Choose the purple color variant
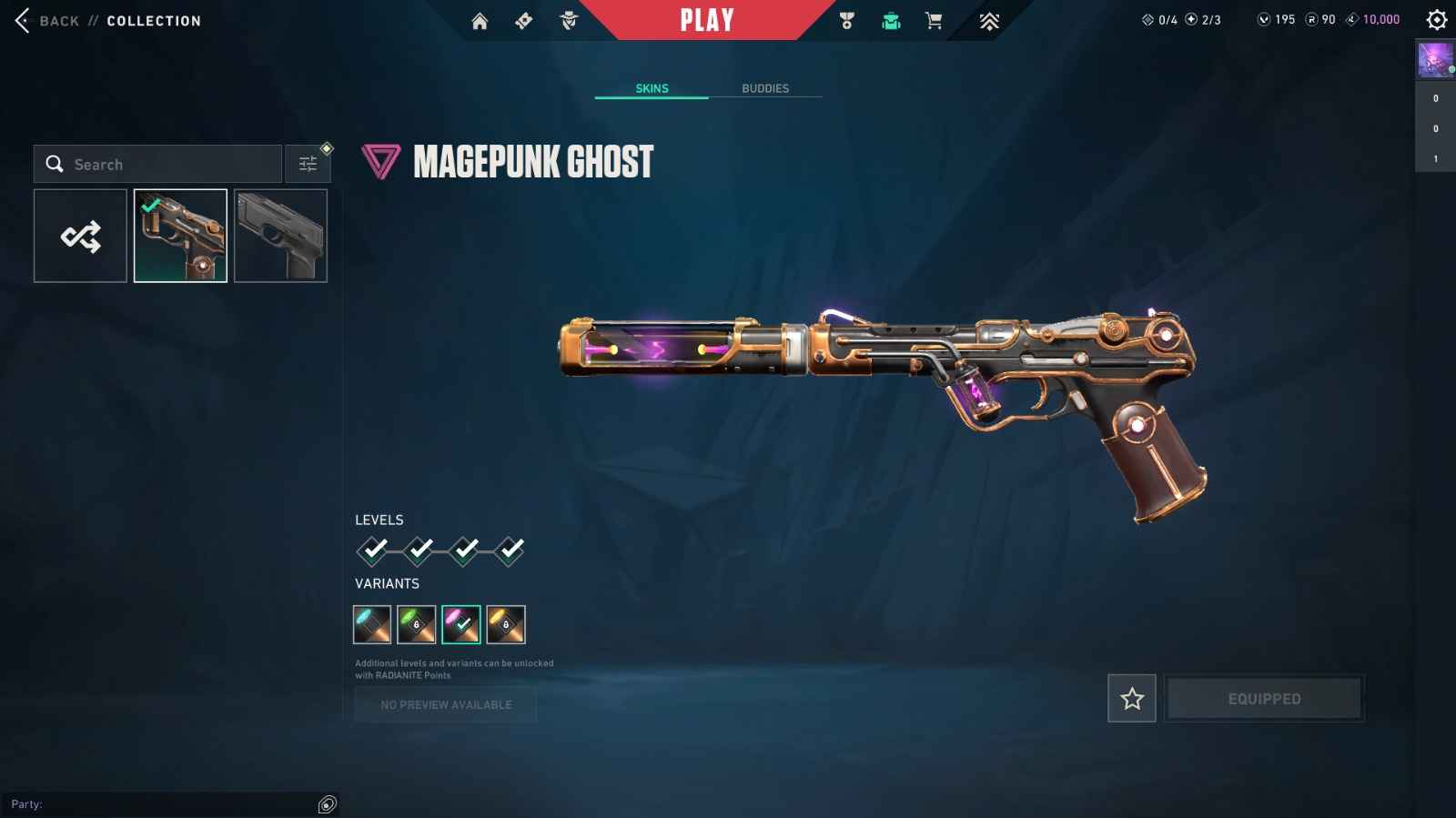Image resolution: width=1456 pixels, height=818 pixels. [x=461, y=624]
